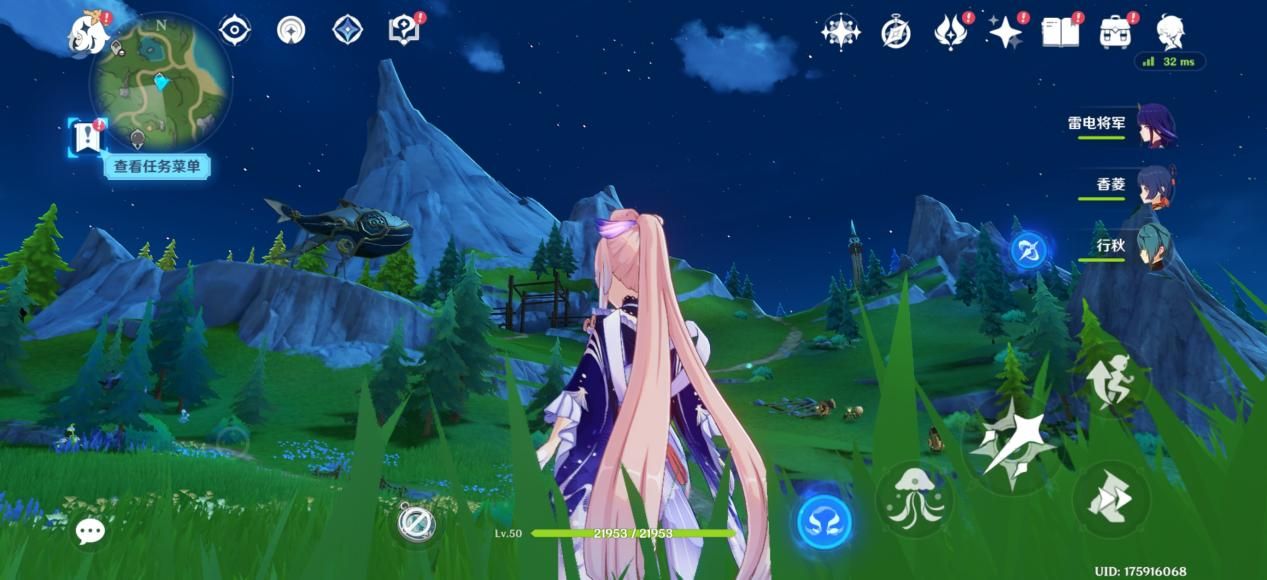The height and width of the screenshot is (580, 1267).
Task: Open the tutorial book icon with question mark
Action: point(404,30)
